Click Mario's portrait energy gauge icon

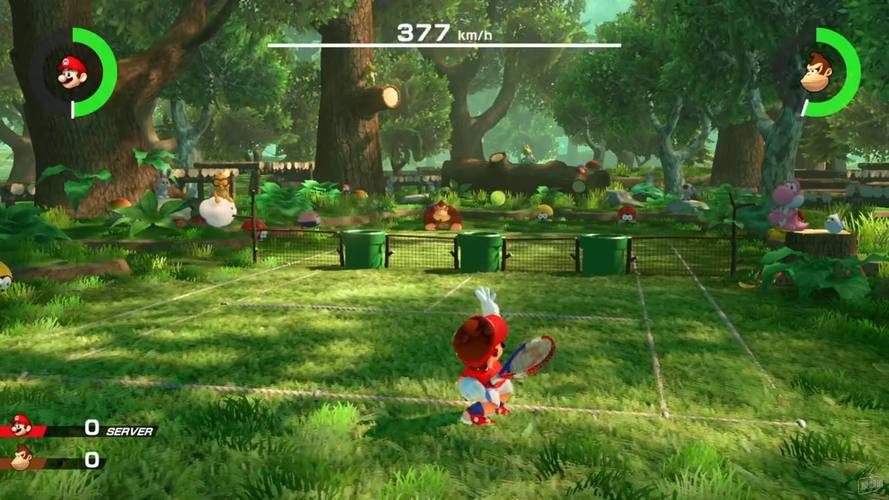coord(72,72)
